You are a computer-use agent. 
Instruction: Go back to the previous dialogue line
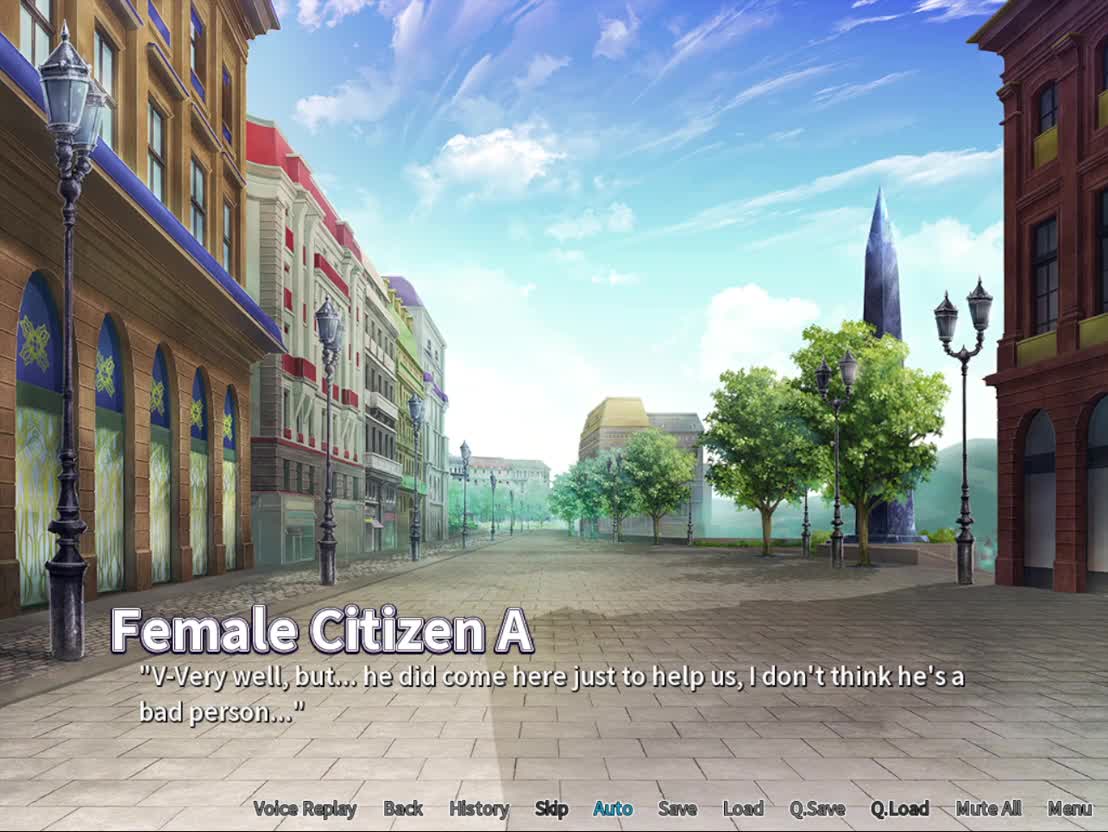[x=403, y=809]
